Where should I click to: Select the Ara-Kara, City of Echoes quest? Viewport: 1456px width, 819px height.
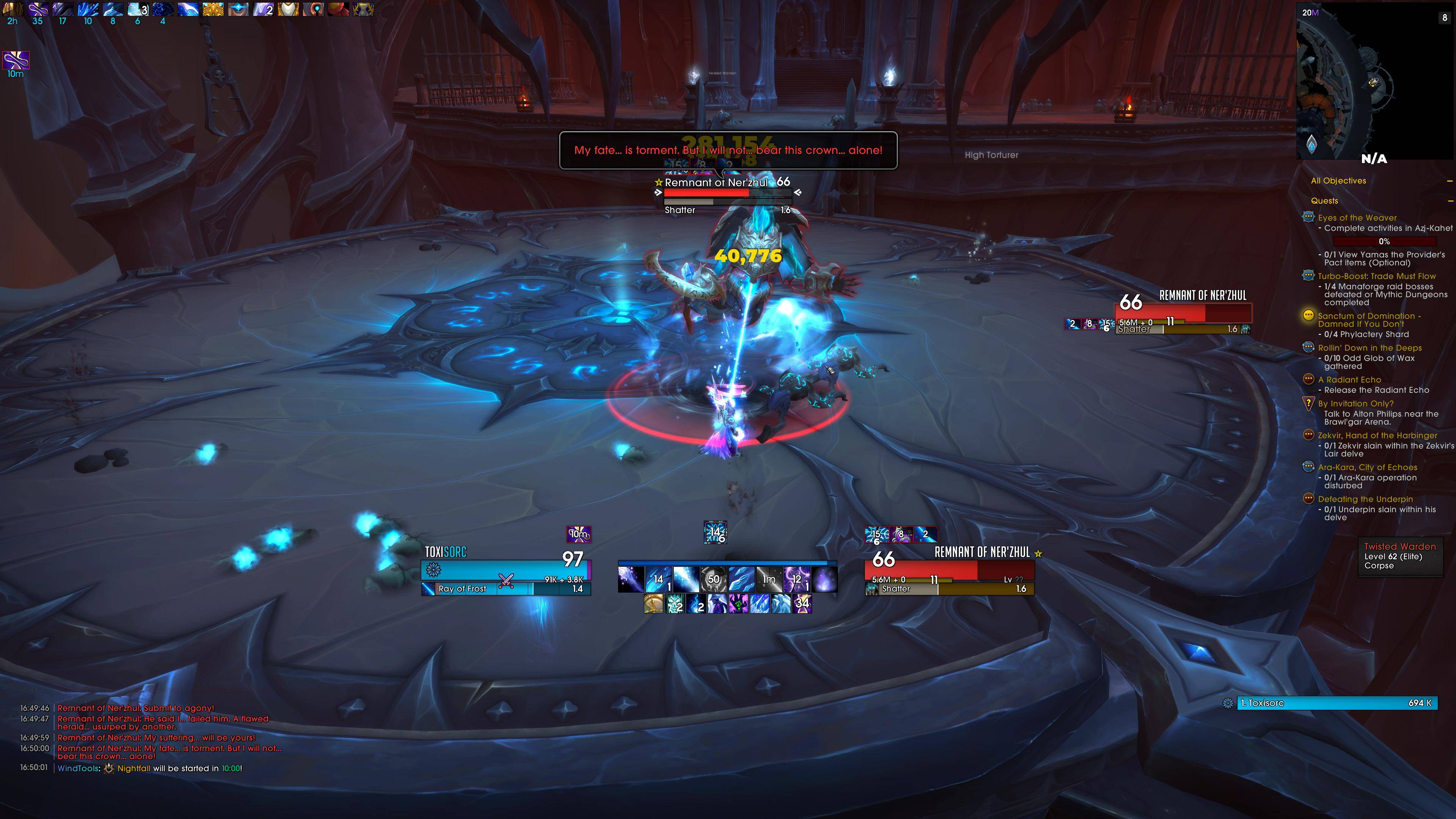[1367, 468]
